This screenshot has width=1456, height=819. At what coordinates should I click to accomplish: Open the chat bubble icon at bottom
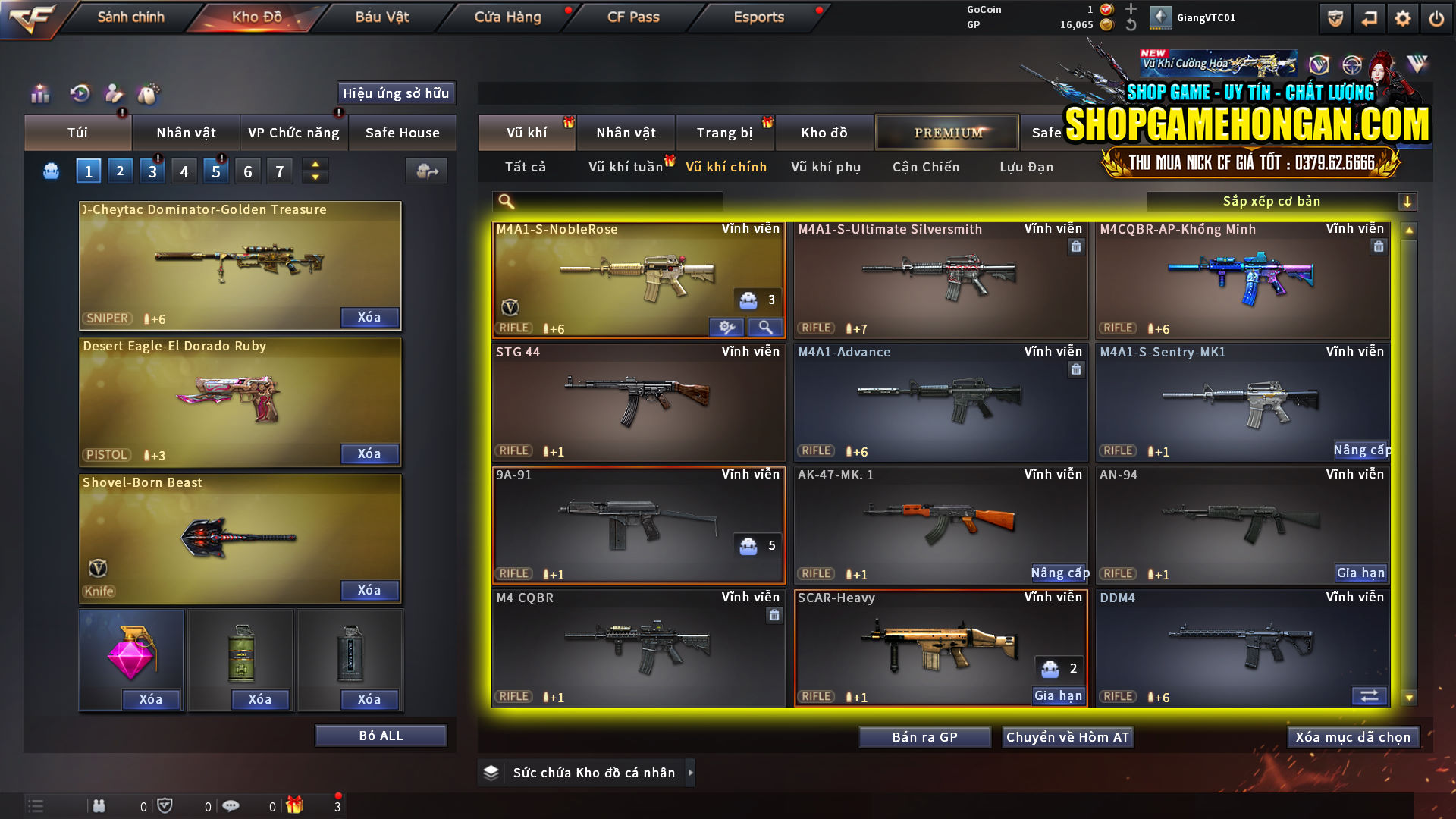pyautogui.click(x=231, y=805)
